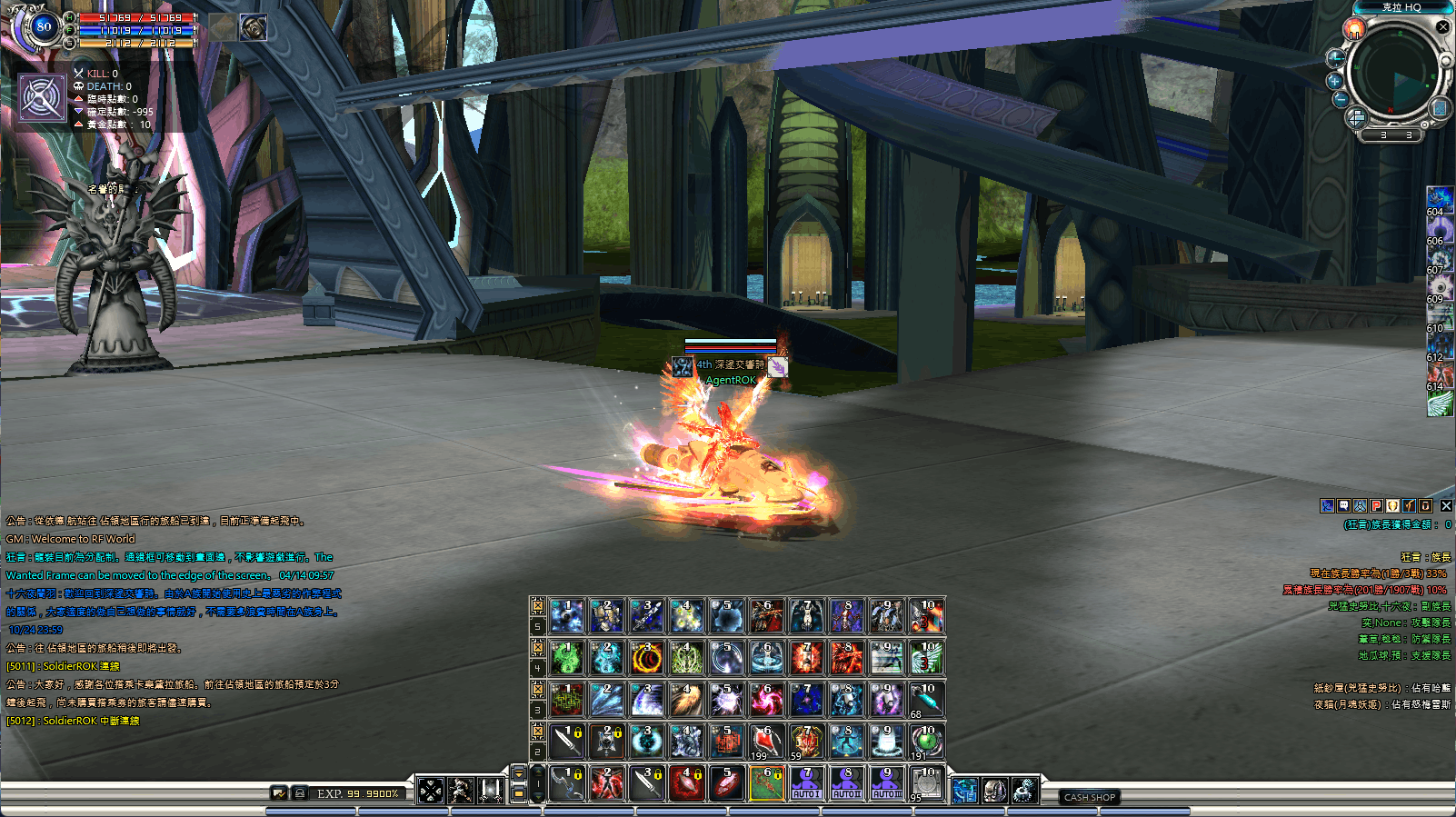The height and width of the screenshot is (817, 1456).
Task: Activate the pink swirl skill
Action: pyautogui.click(x=766, y=700)
